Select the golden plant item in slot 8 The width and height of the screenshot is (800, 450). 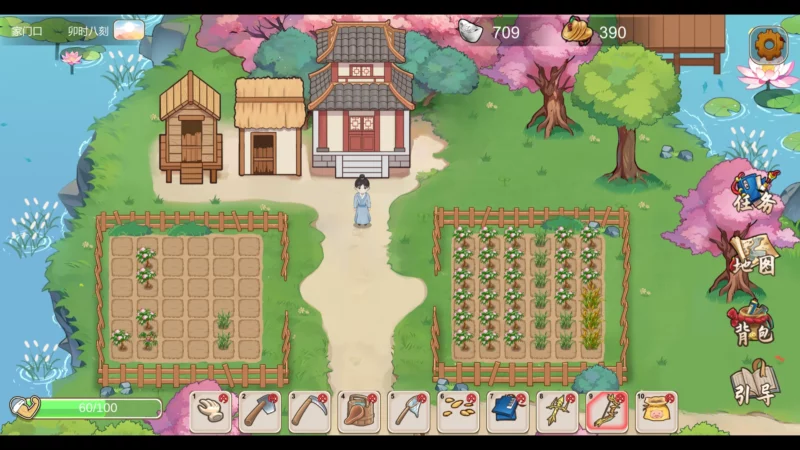pyautogui.click(x=557, y=411)
